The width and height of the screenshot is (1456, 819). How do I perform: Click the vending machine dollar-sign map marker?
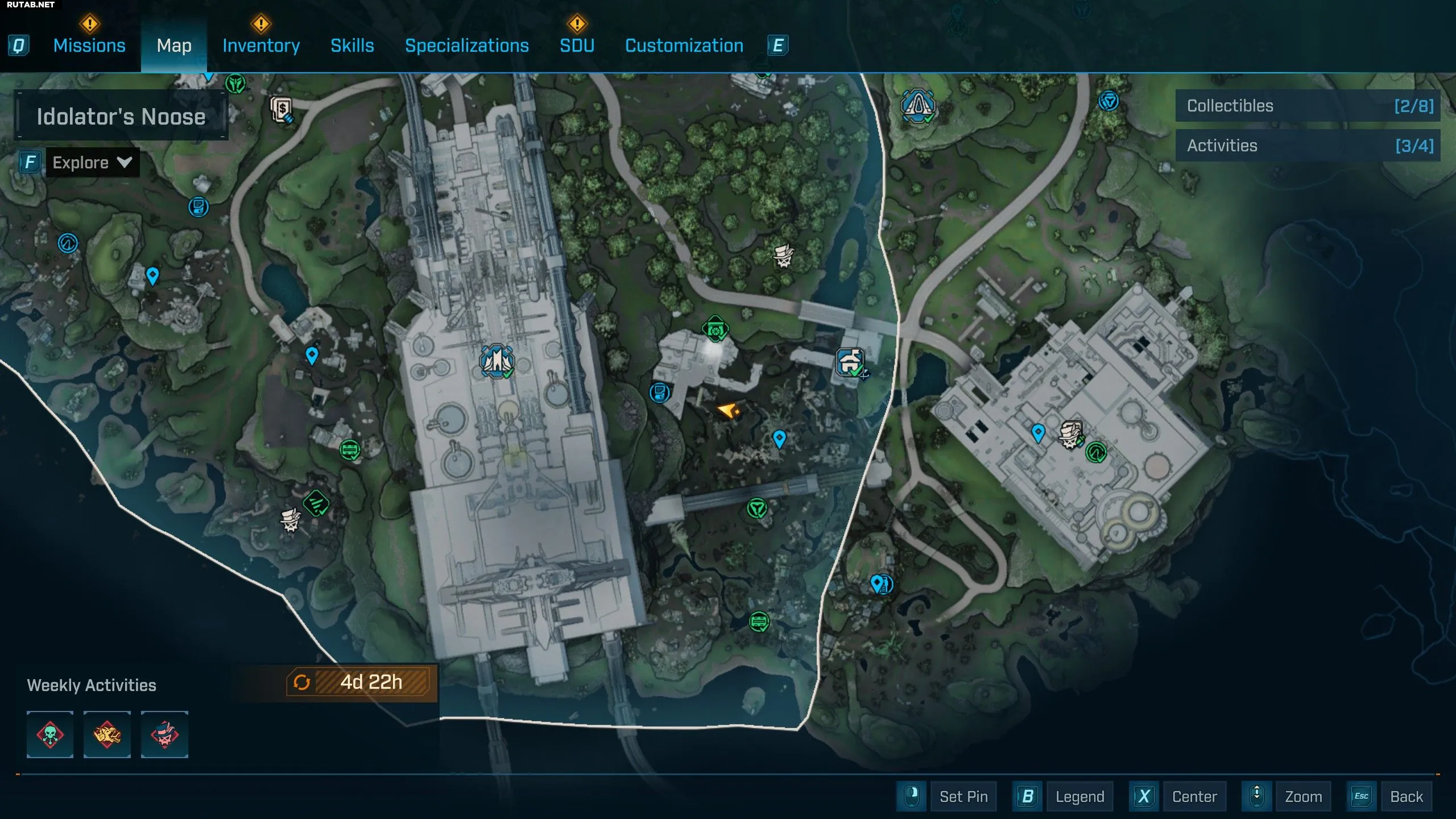coord(282,109)
